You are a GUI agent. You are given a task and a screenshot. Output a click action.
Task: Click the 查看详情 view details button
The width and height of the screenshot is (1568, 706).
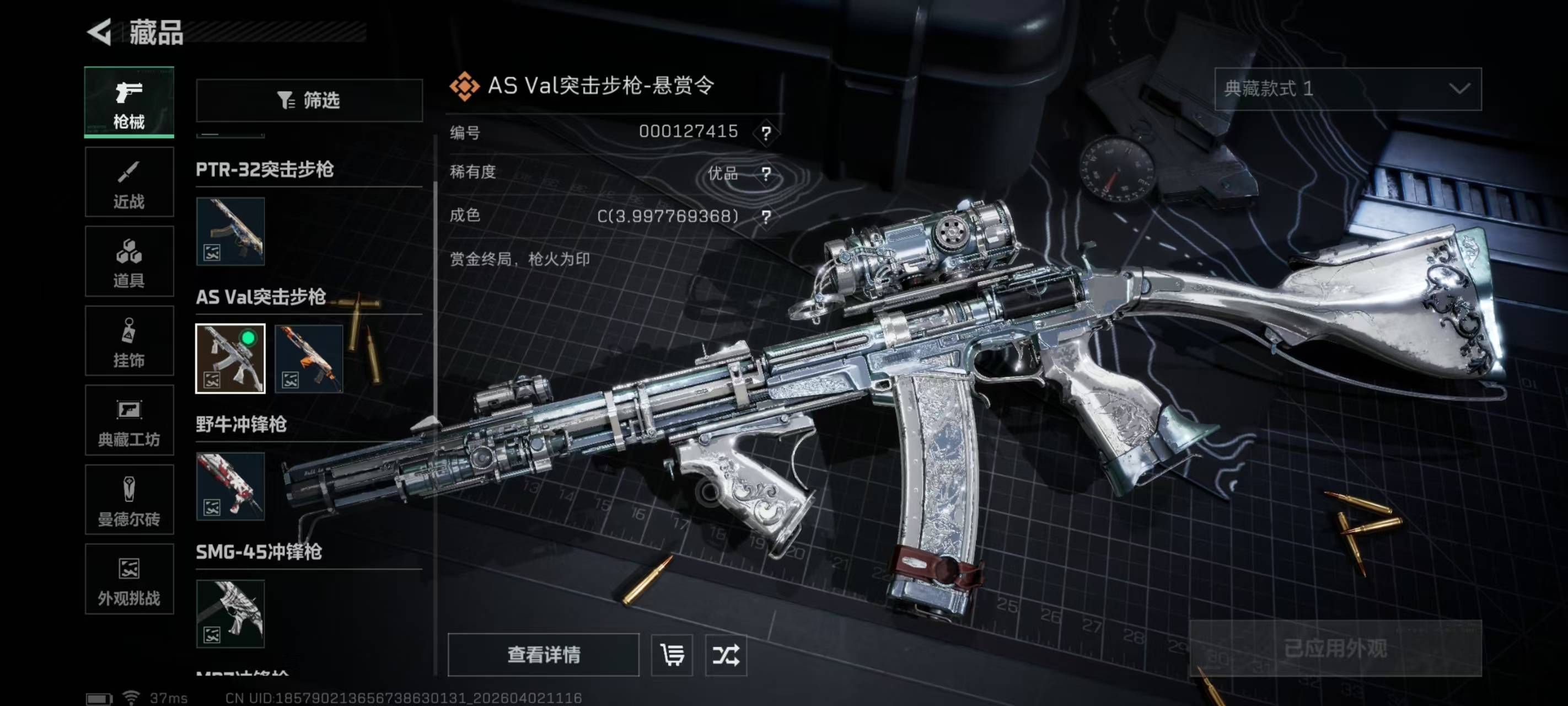(x=543, y=655)
